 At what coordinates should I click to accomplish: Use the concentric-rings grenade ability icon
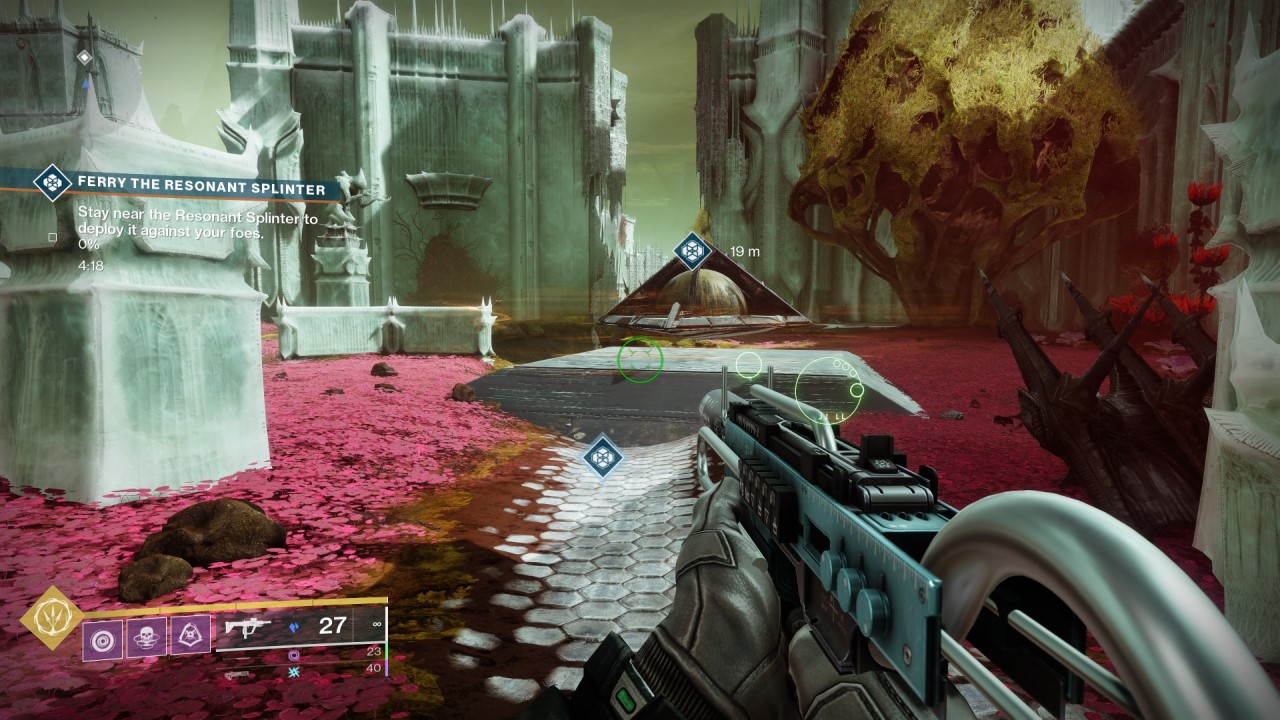[102, 633]
